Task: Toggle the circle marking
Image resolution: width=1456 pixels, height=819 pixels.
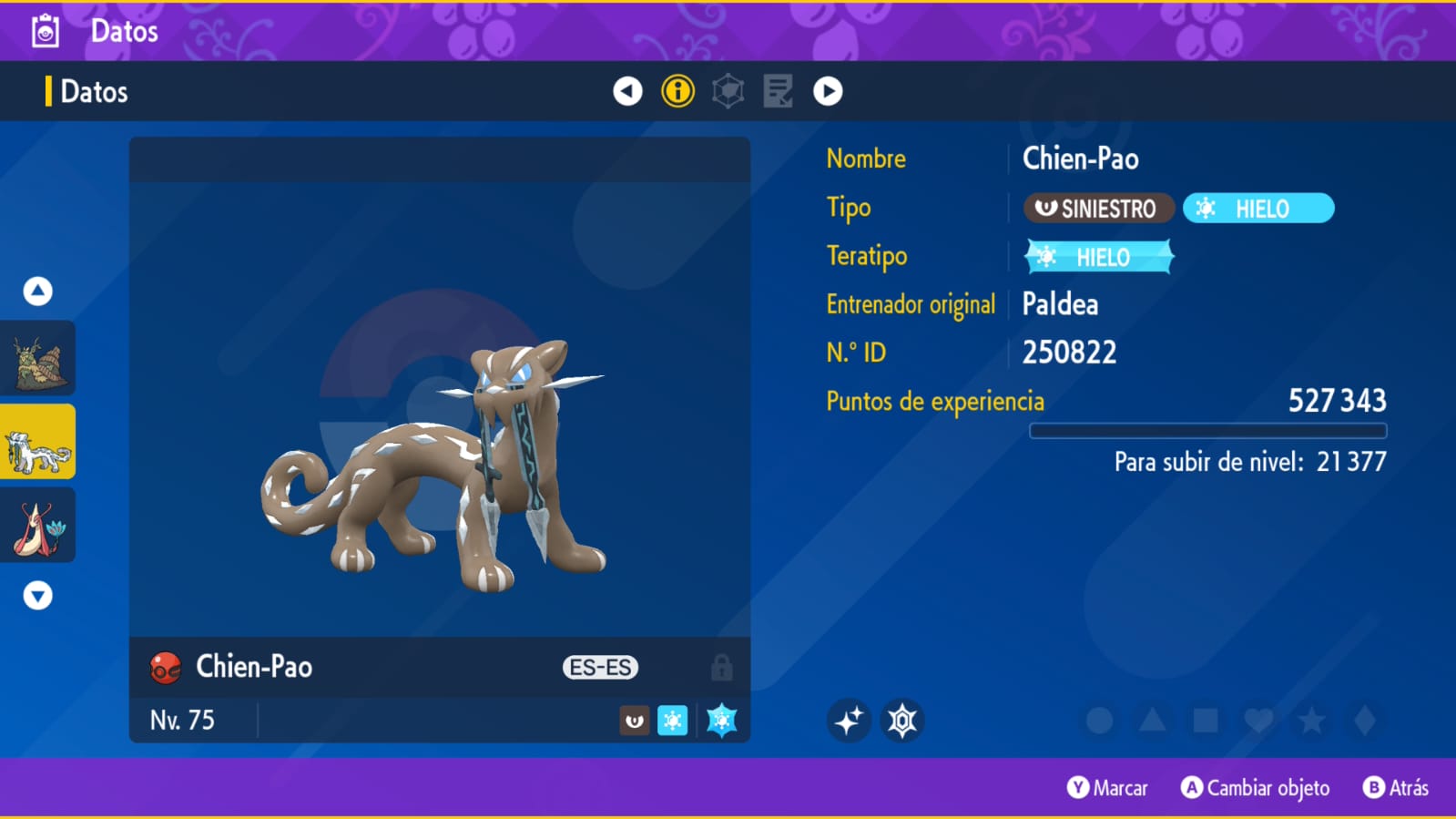Action: (1099, 721)
